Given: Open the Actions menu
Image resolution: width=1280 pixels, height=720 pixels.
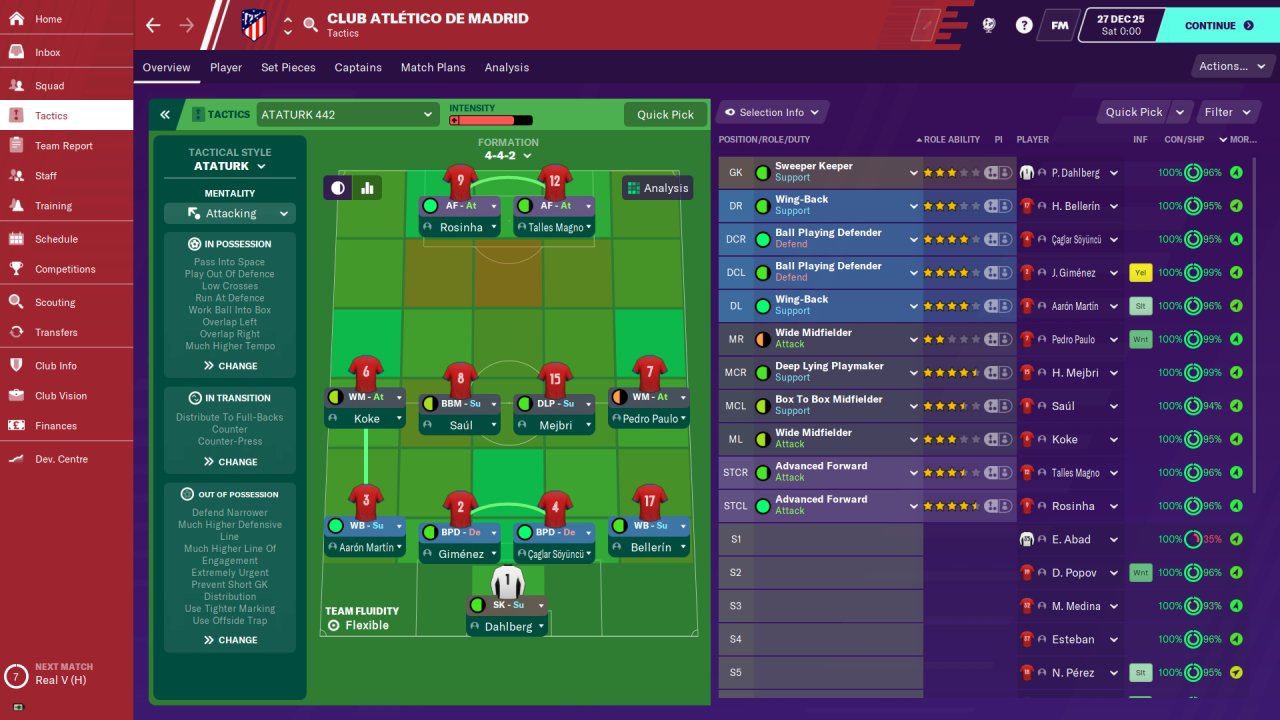Looking at the screenshot, I should click(x=1231, y=67).
